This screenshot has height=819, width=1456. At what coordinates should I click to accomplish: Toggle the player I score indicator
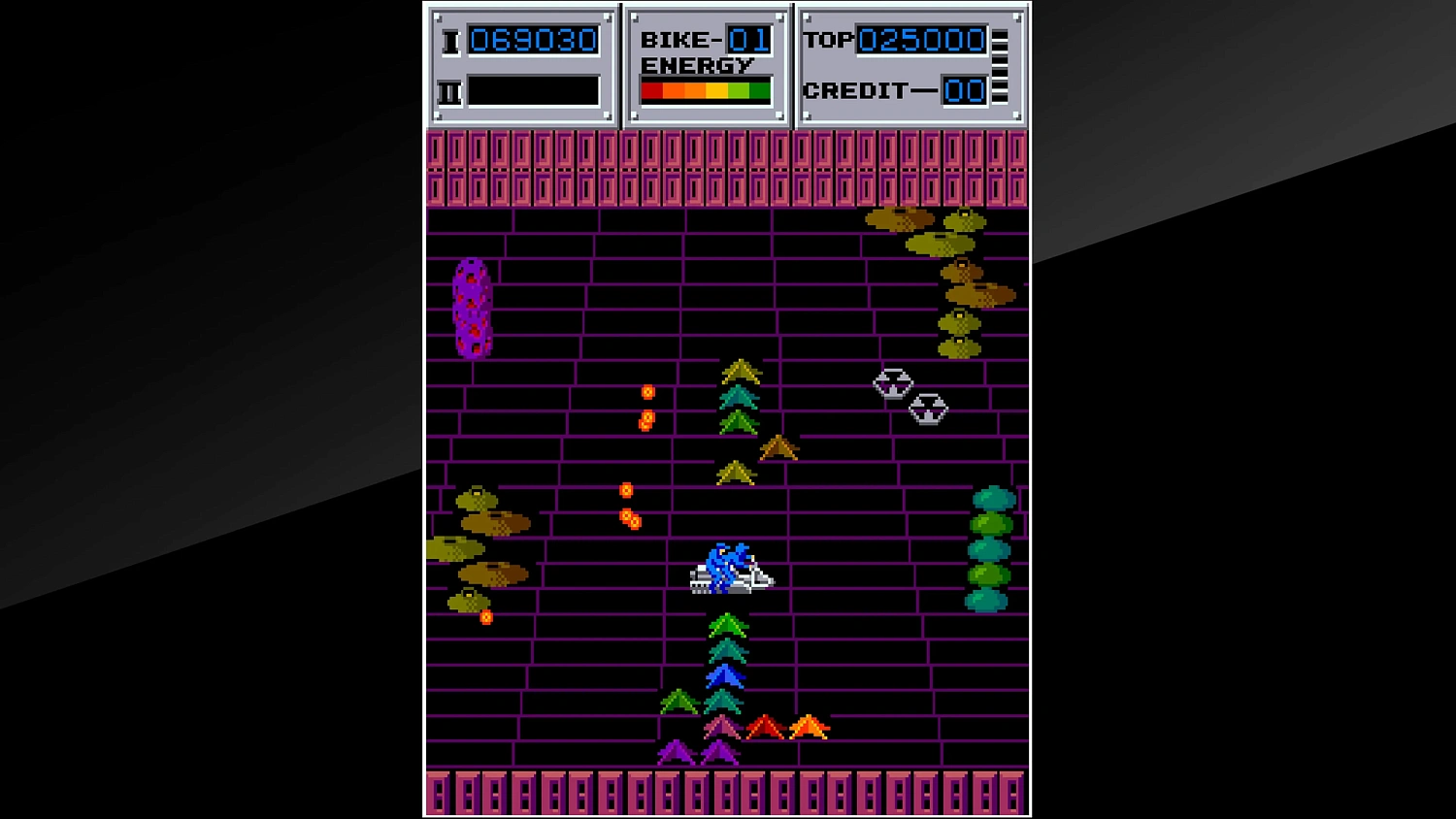coord(533,41)
